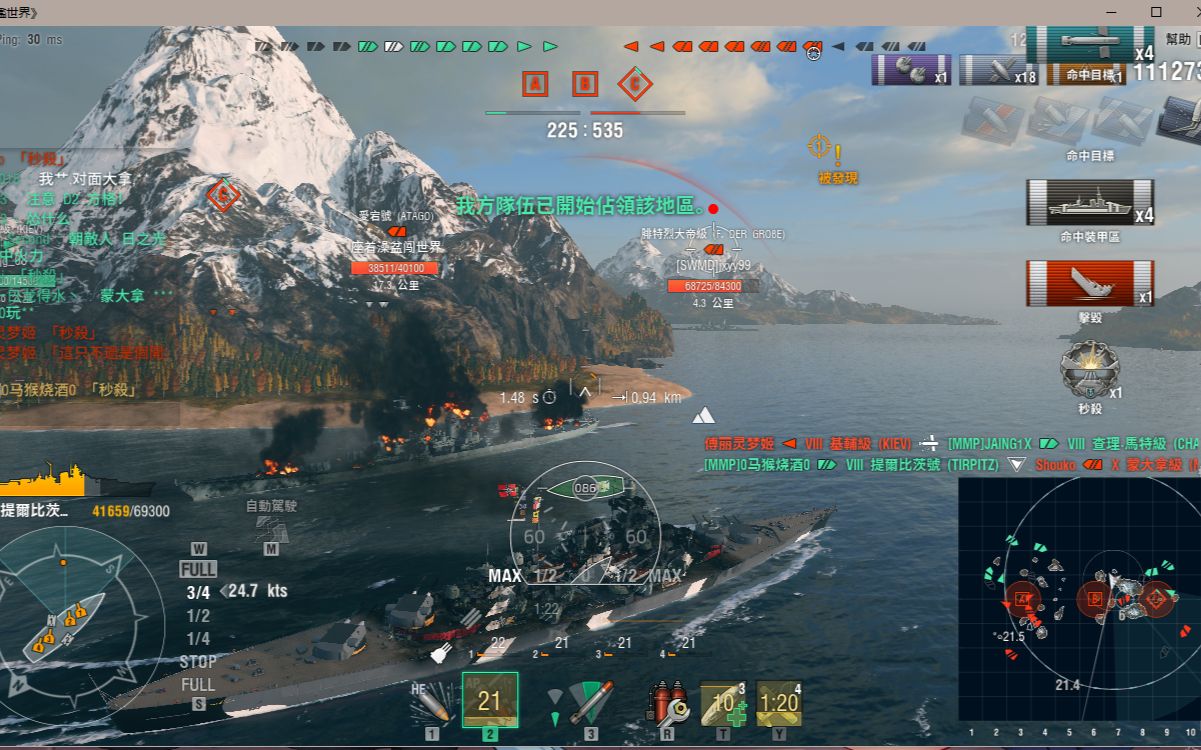
Task: Click capture point A indicator
Action: coord(535,84)
